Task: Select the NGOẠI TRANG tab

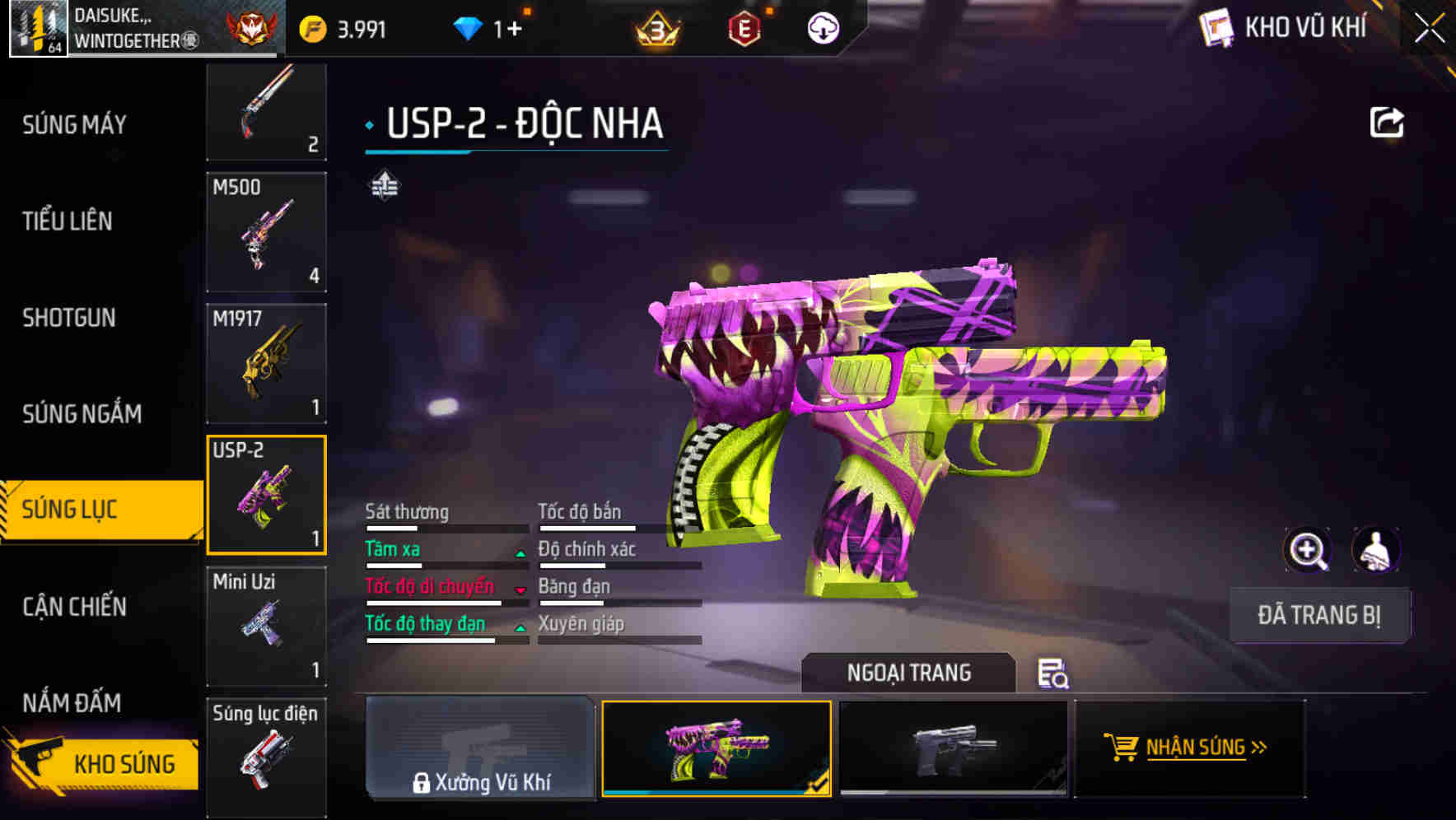Action: pyautogui.click(x=909, y=673)
